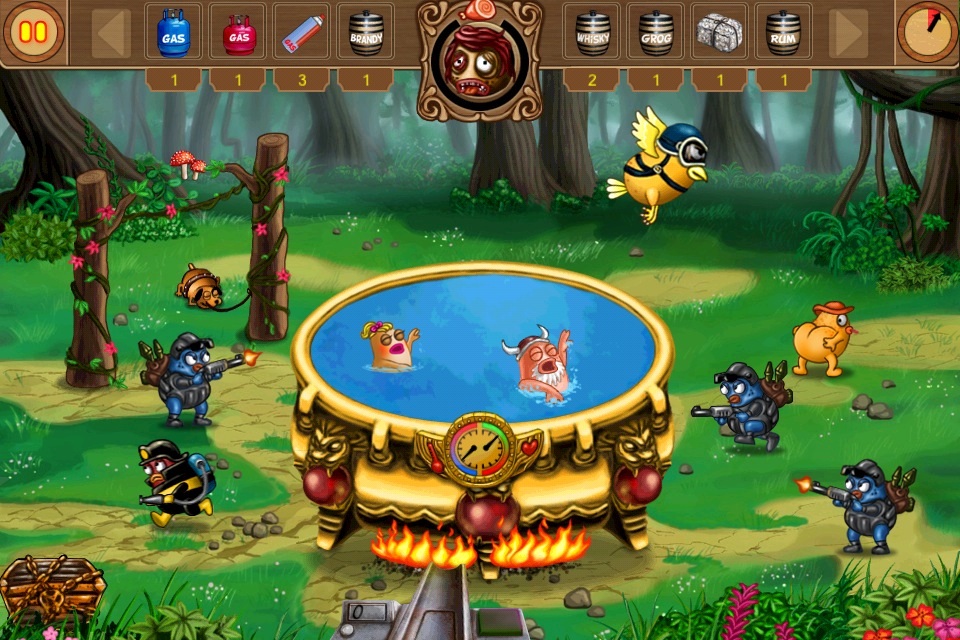Select the red GAS canister item
Image resolution: width=960 pixels, height=640 pixels.
237,34
